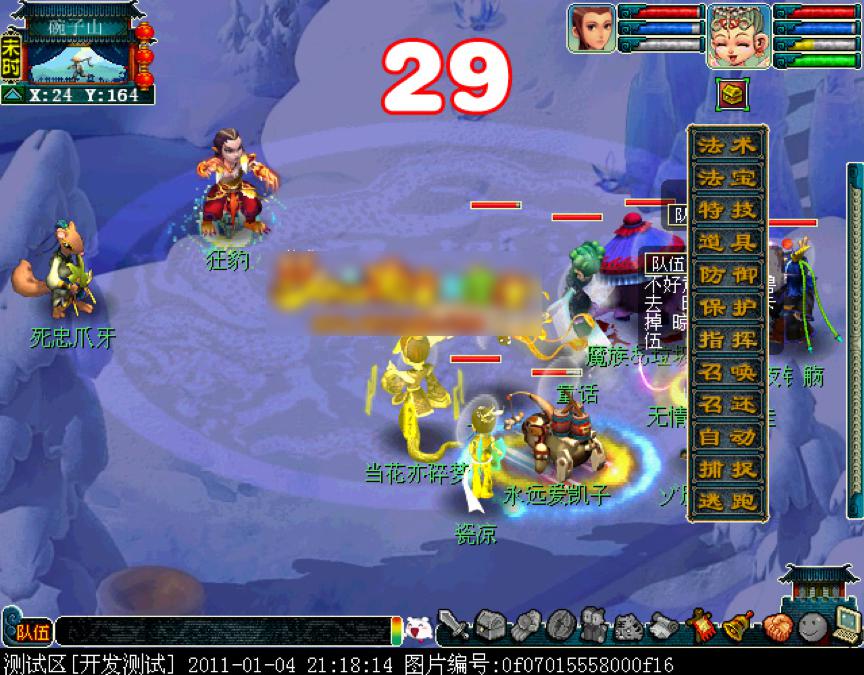Choose the 捕捉 (Capture) command
Screen dimensions: 864x675
728,469
